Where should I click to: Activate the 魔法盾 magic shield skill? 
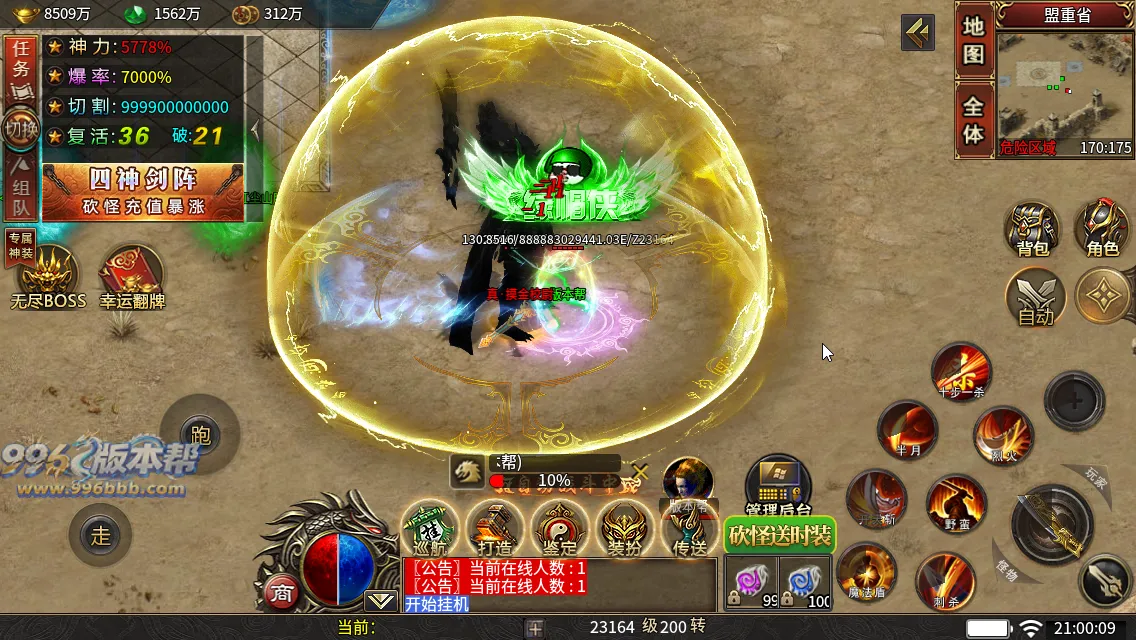(x=866, y=572)
